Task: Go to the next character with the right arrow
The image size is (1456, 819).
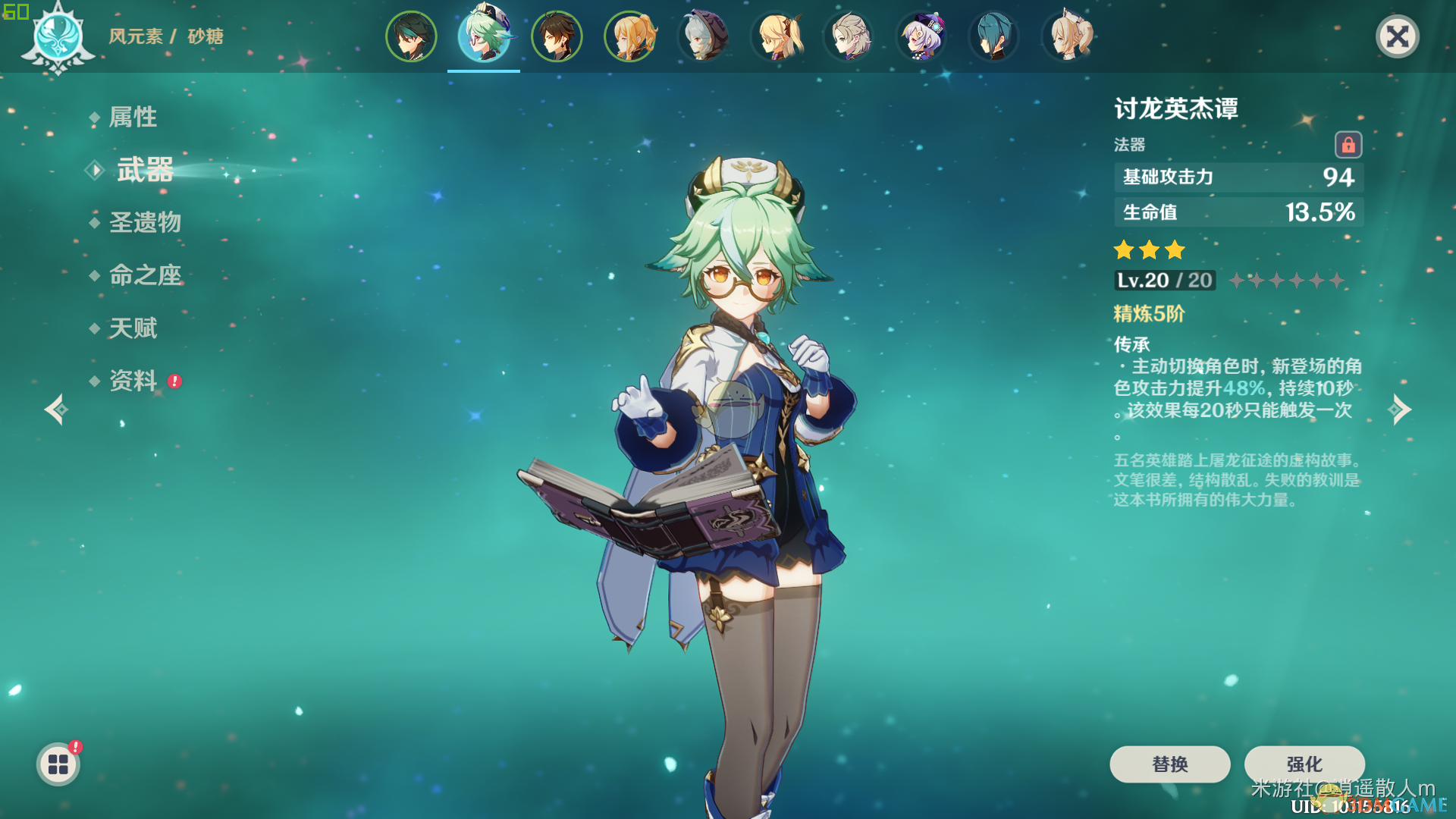Action: (1400, 409)
